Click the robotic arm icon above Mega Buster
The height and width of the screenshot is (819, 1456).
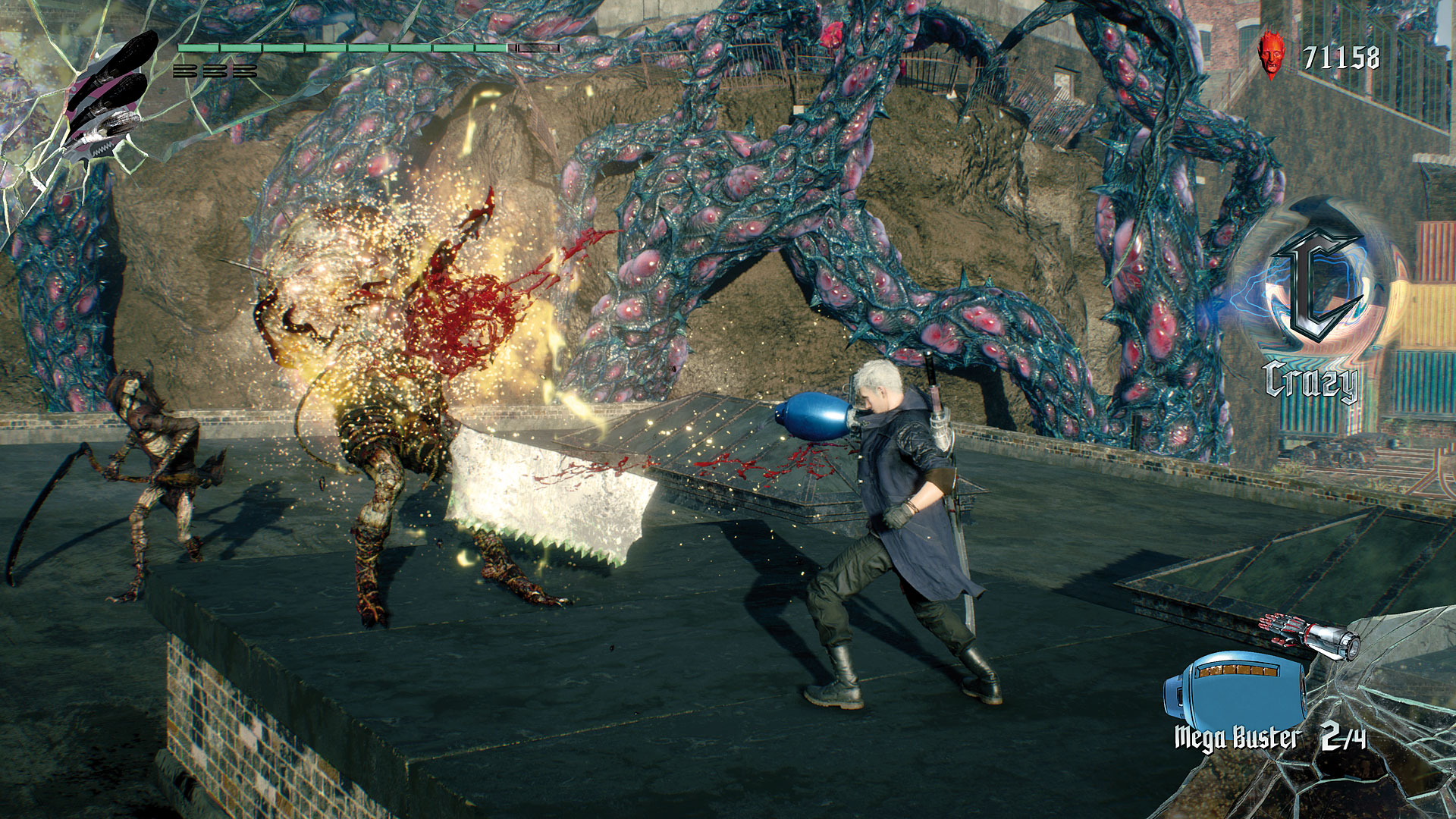tap(1310, 635)
